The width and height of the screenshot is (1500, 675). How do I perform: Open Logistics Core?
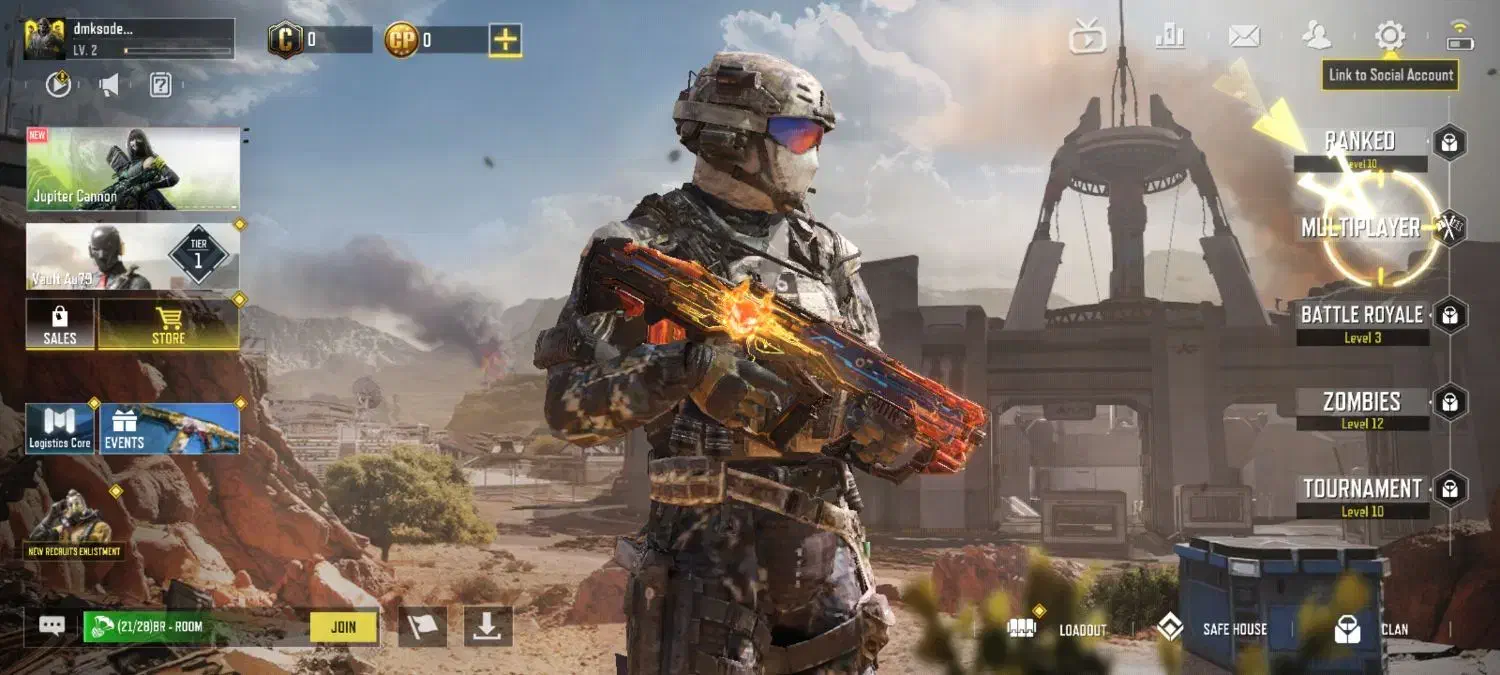point(60,428)
